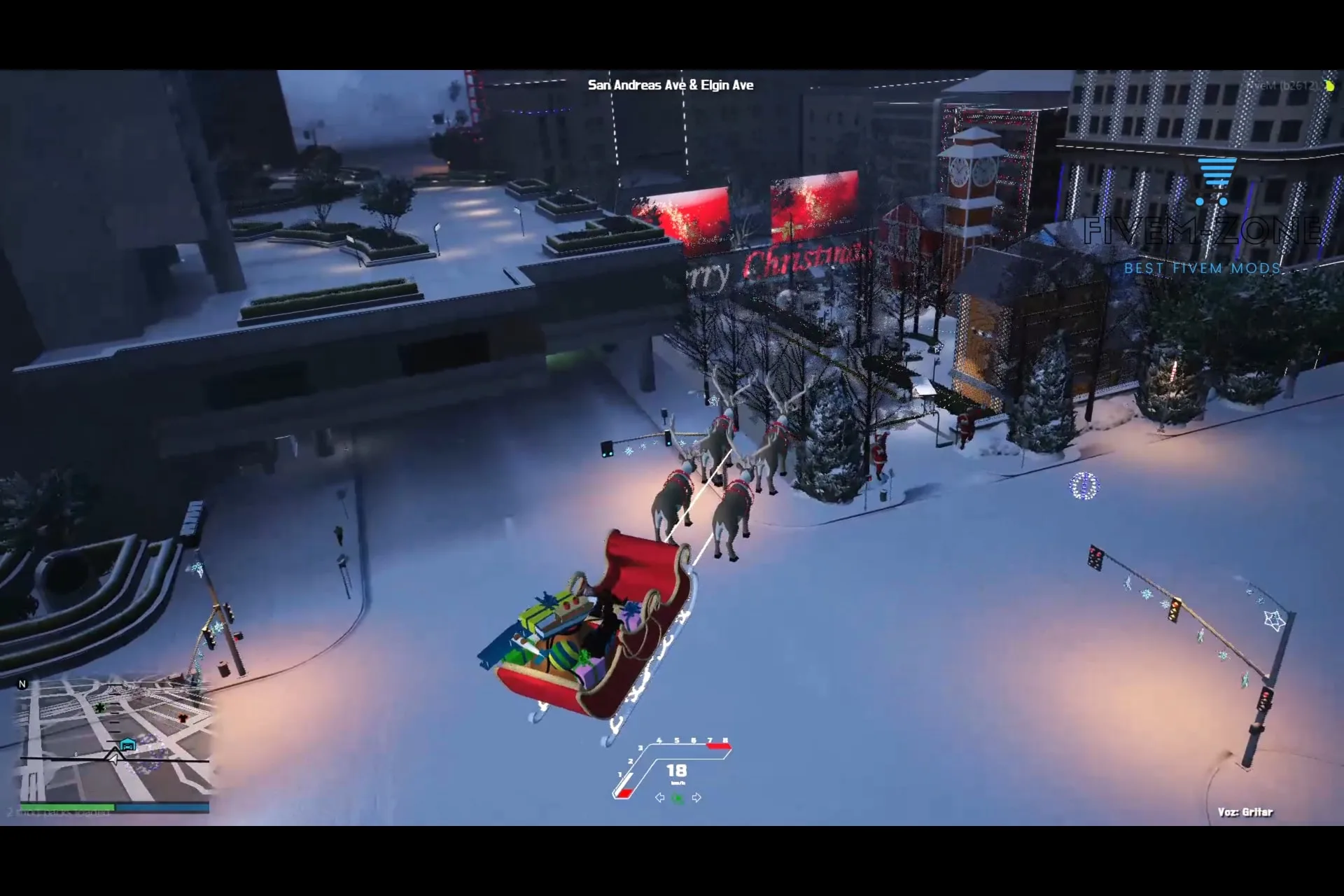Click the blue garage blip on the minimap
1344x896 pixels.
[x=127, y=745]
